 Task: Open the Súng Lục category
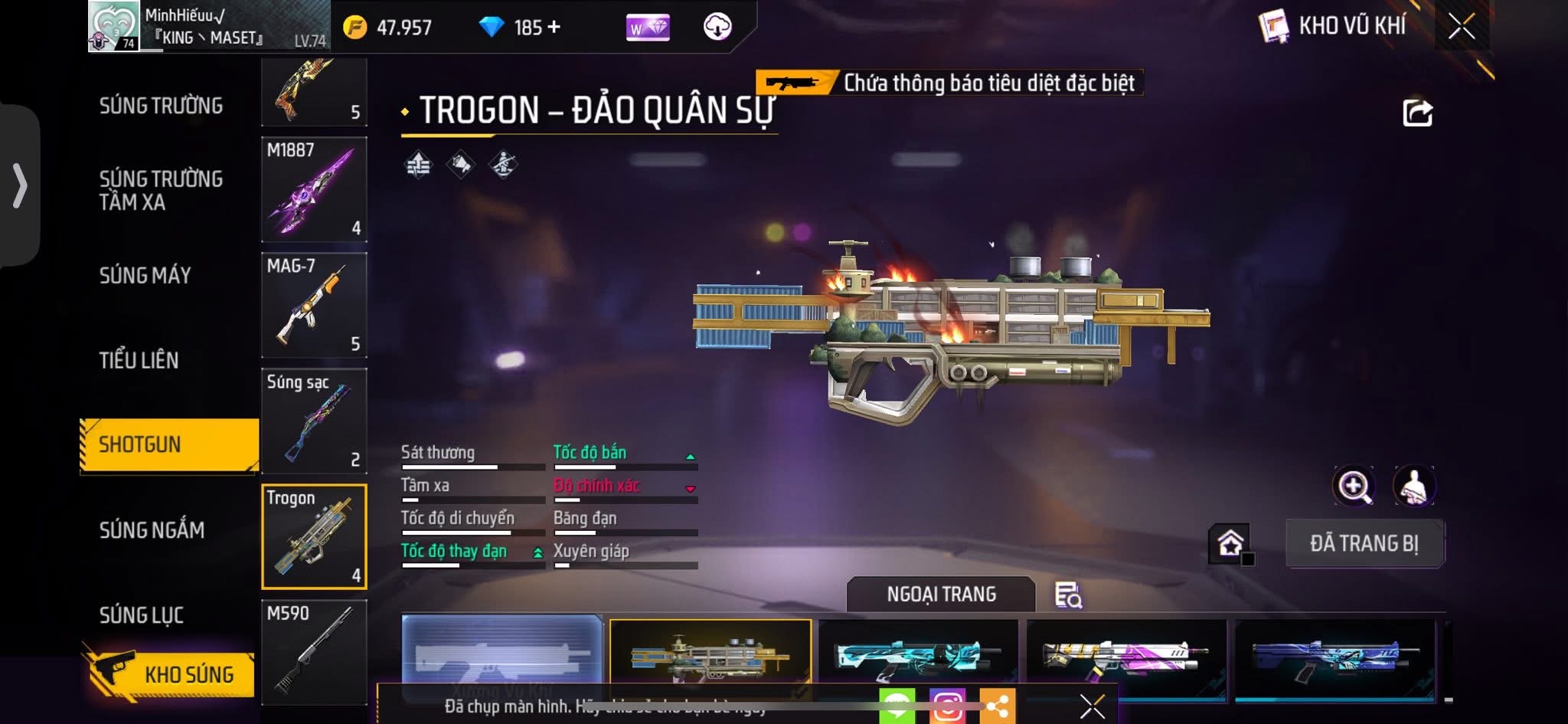click(142, 614)
